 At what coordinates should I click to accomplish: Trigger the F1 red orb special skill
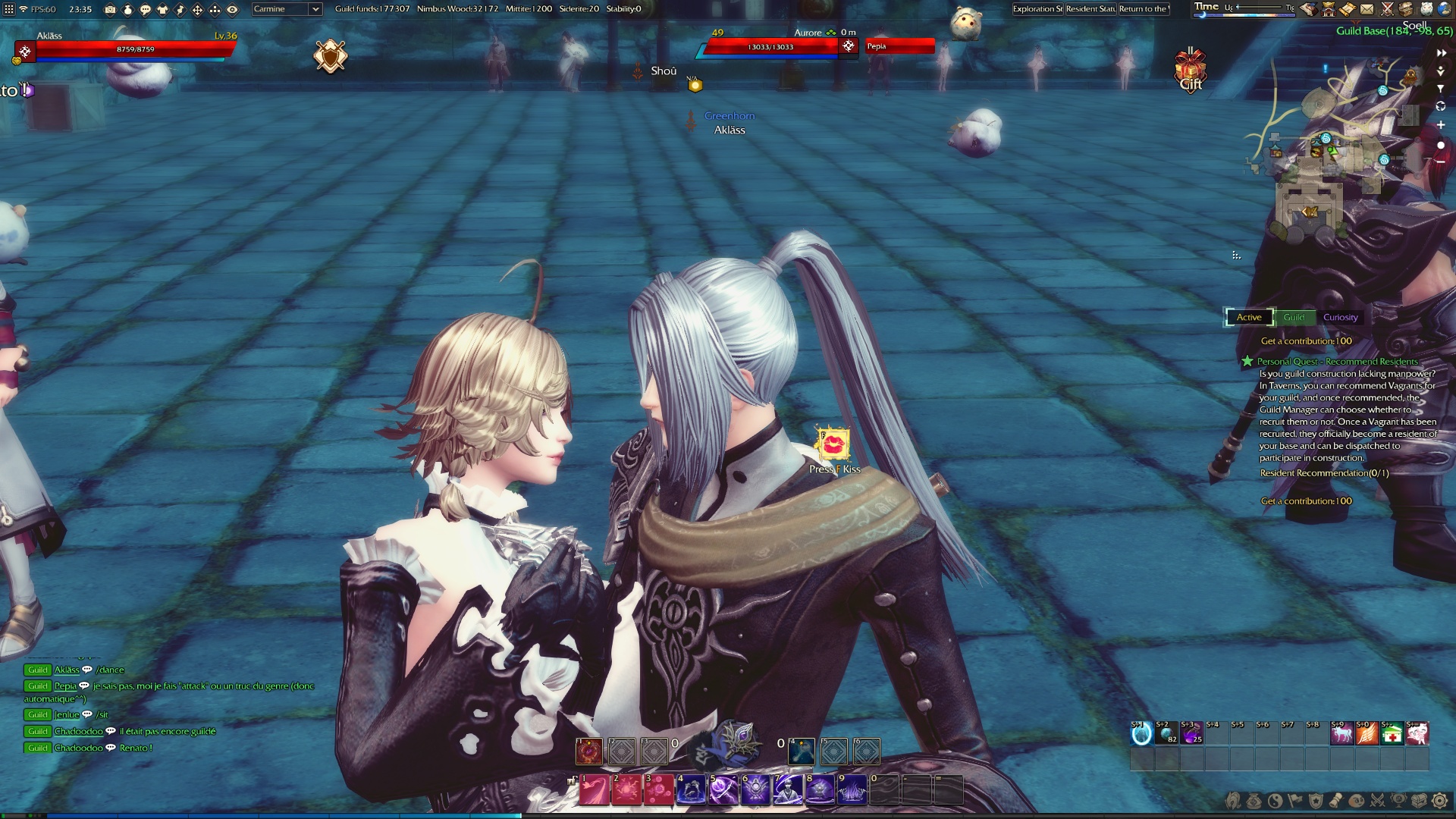[x=589, y=752]
